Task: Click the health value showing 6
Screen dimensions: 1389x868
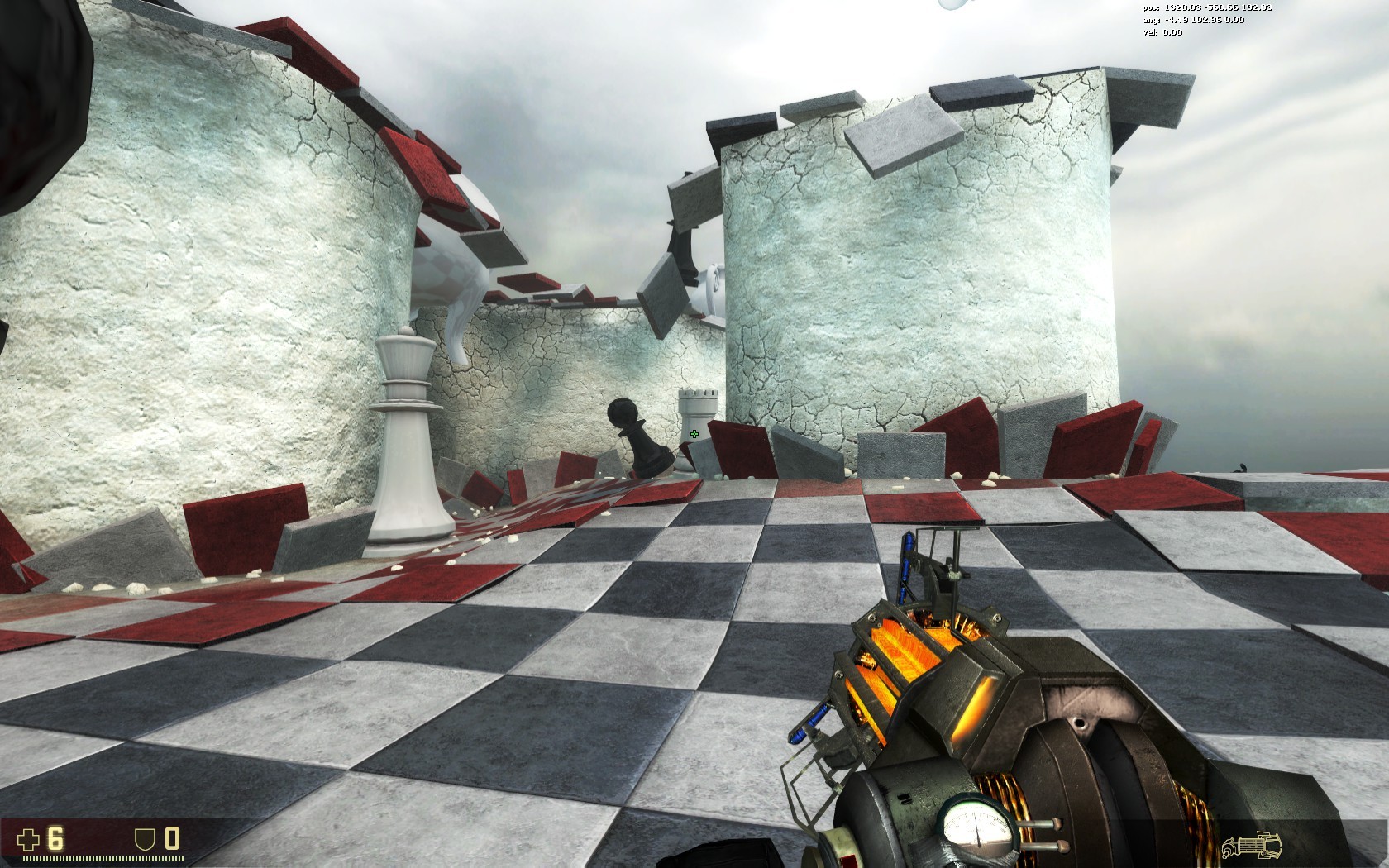Action: 54,838
